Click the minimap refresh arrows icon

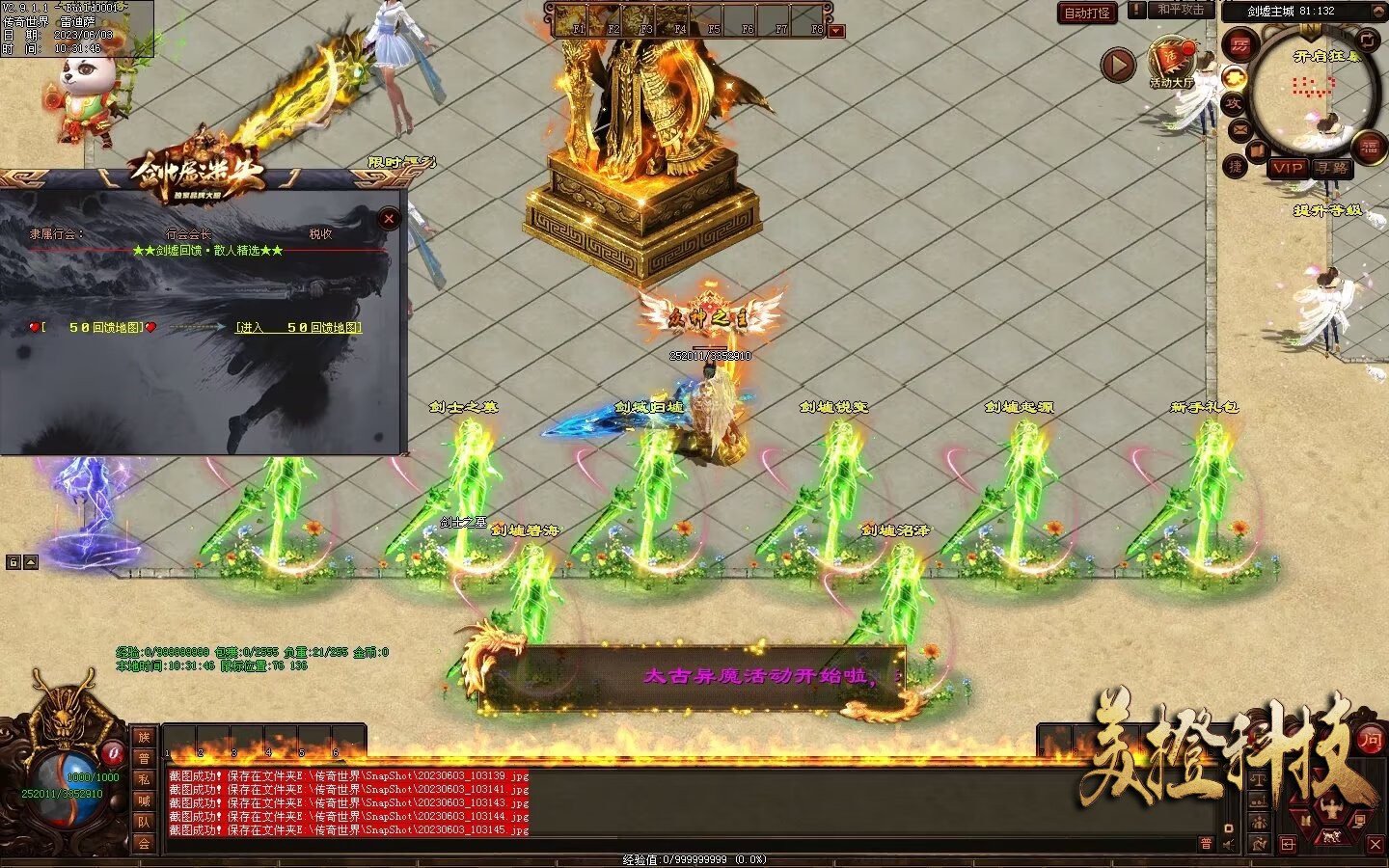1368,39
